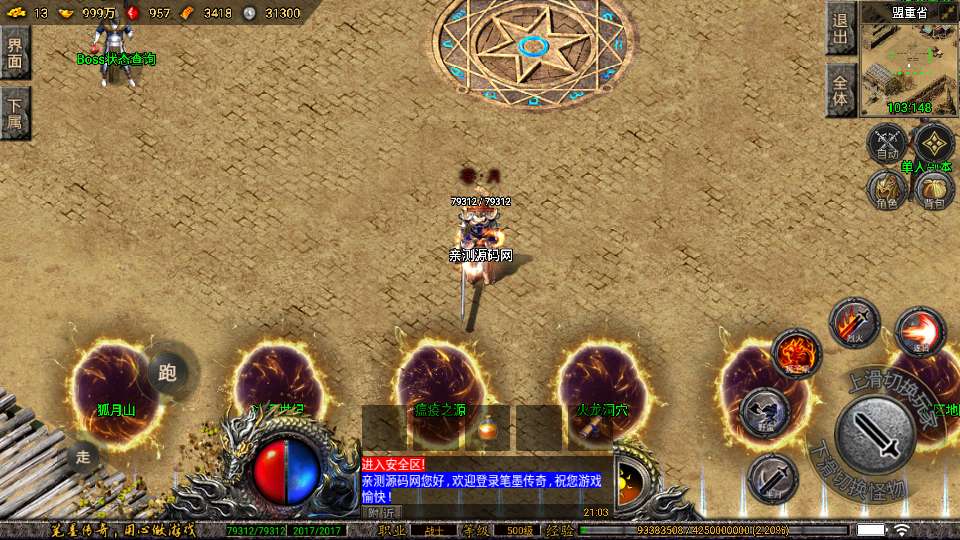Tap the 退出 exit button
960x540 pixels.
[x=840, y=30]
